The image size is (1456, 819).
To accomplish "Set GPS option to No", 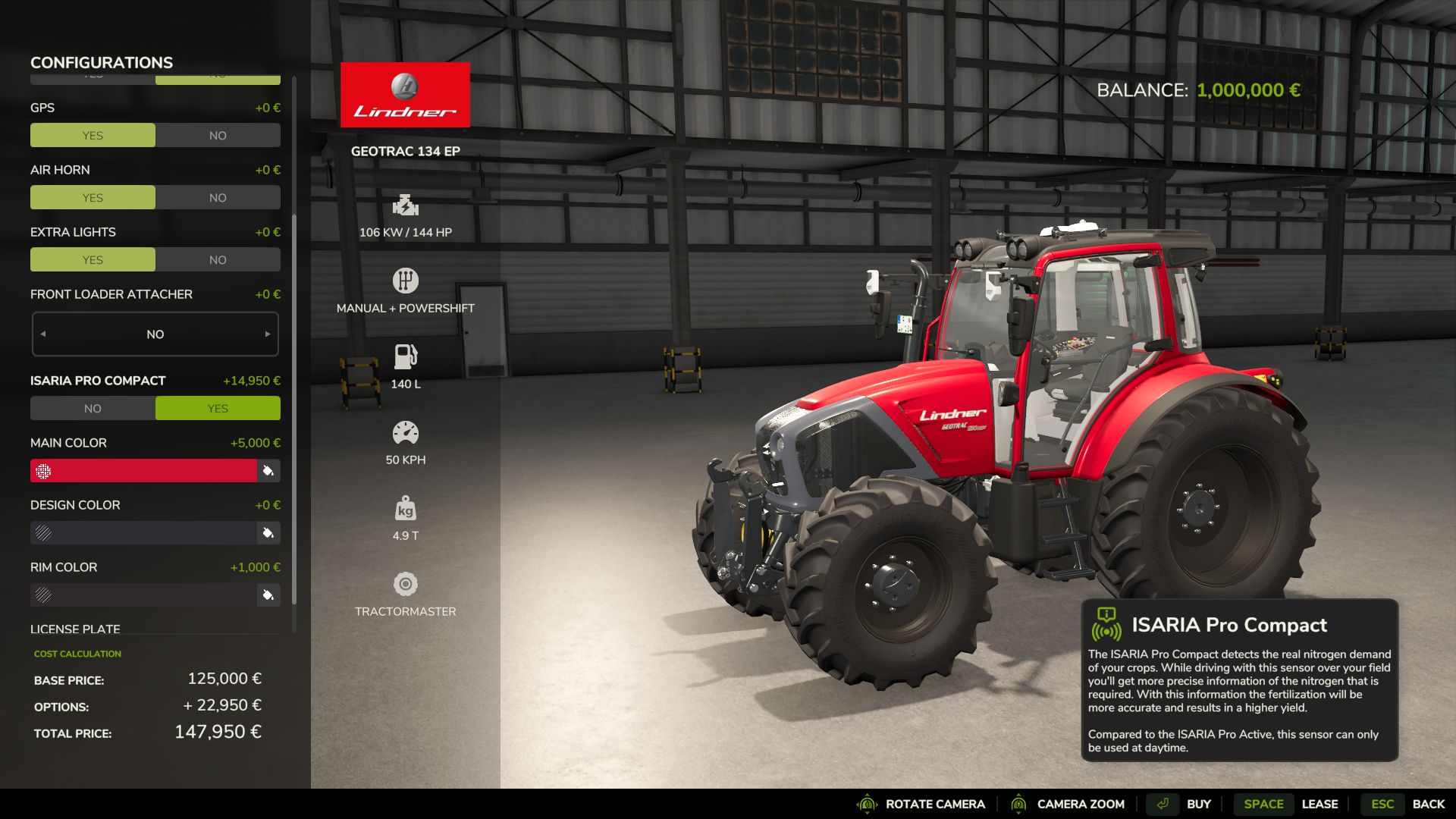I will click(x=218, y=136).
